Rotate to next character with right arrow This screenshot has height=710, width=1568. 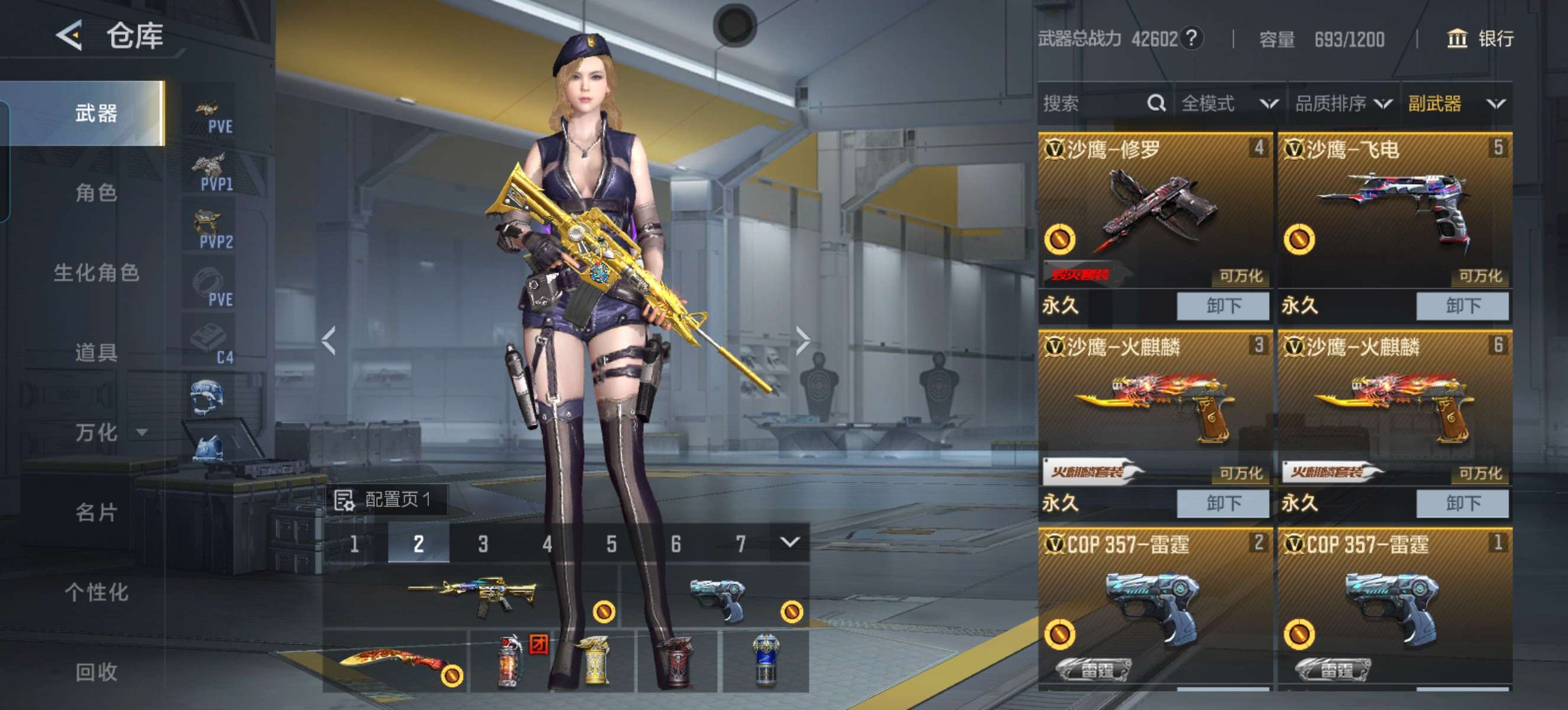(x=802, y=340)
